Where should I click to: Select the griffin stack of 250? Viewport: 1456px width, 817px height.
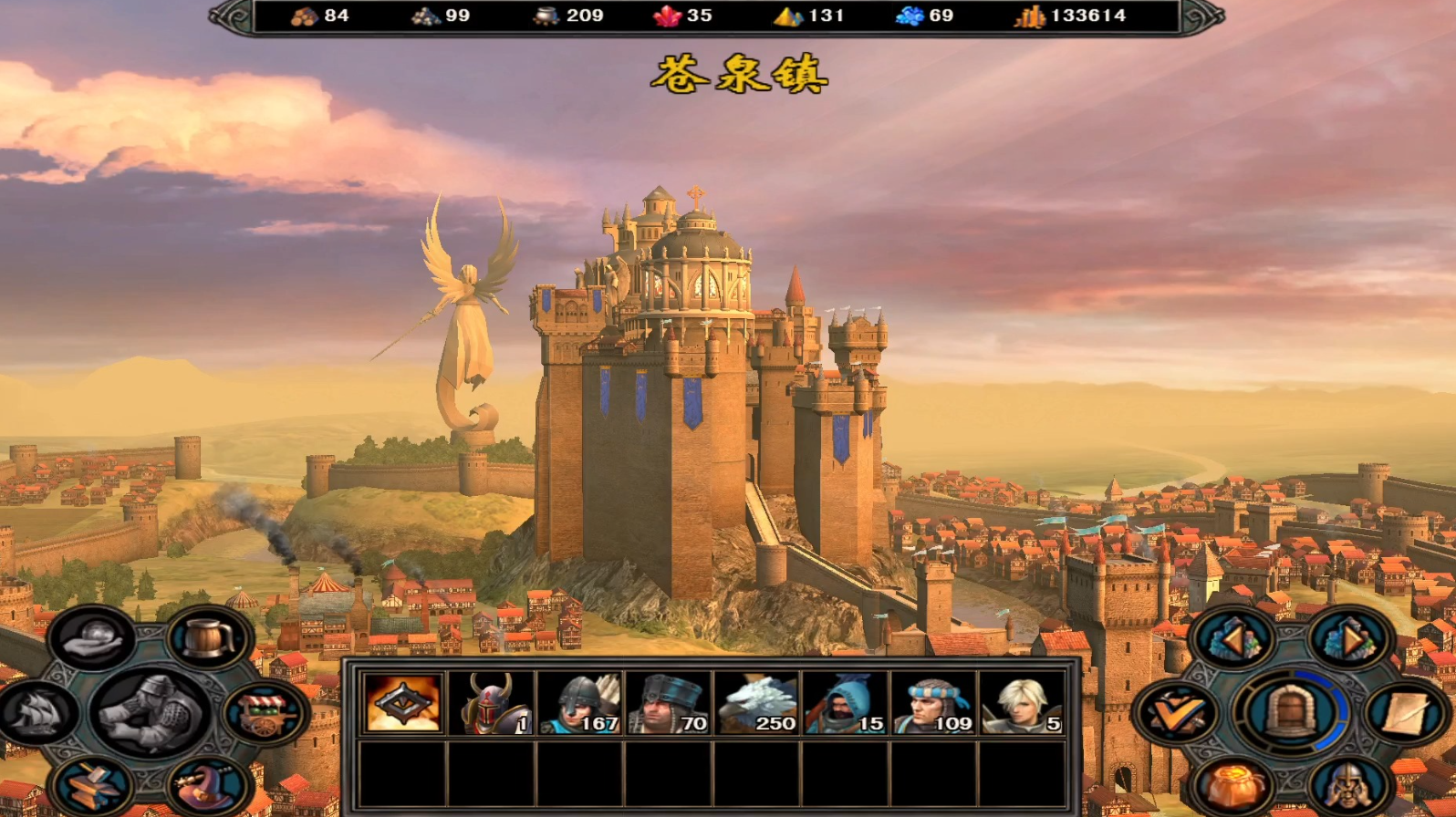(757, 703)
